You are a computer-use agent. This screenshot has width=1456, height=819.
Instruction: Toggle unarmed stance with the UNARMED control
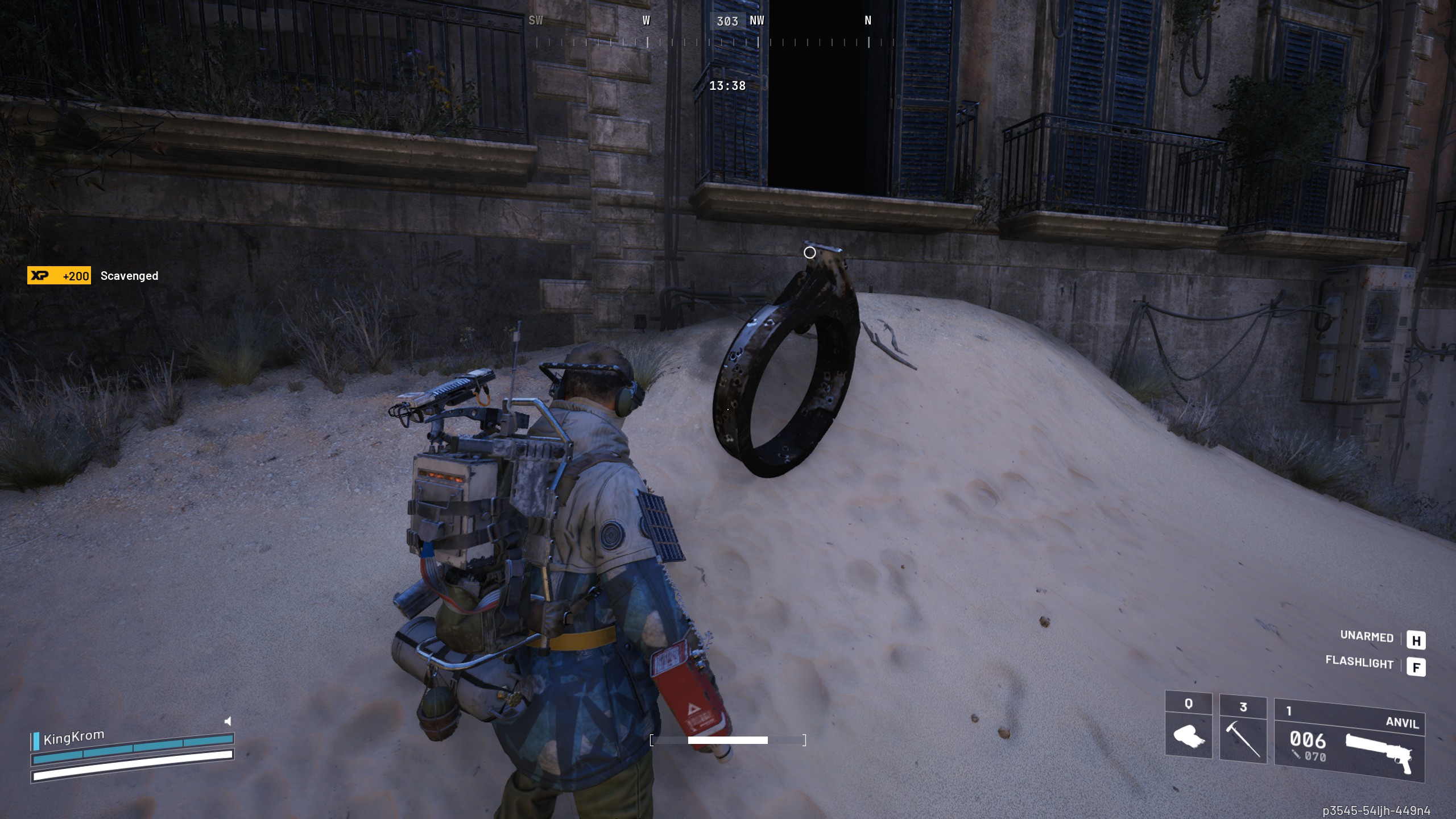click(x=1367, y=638)
